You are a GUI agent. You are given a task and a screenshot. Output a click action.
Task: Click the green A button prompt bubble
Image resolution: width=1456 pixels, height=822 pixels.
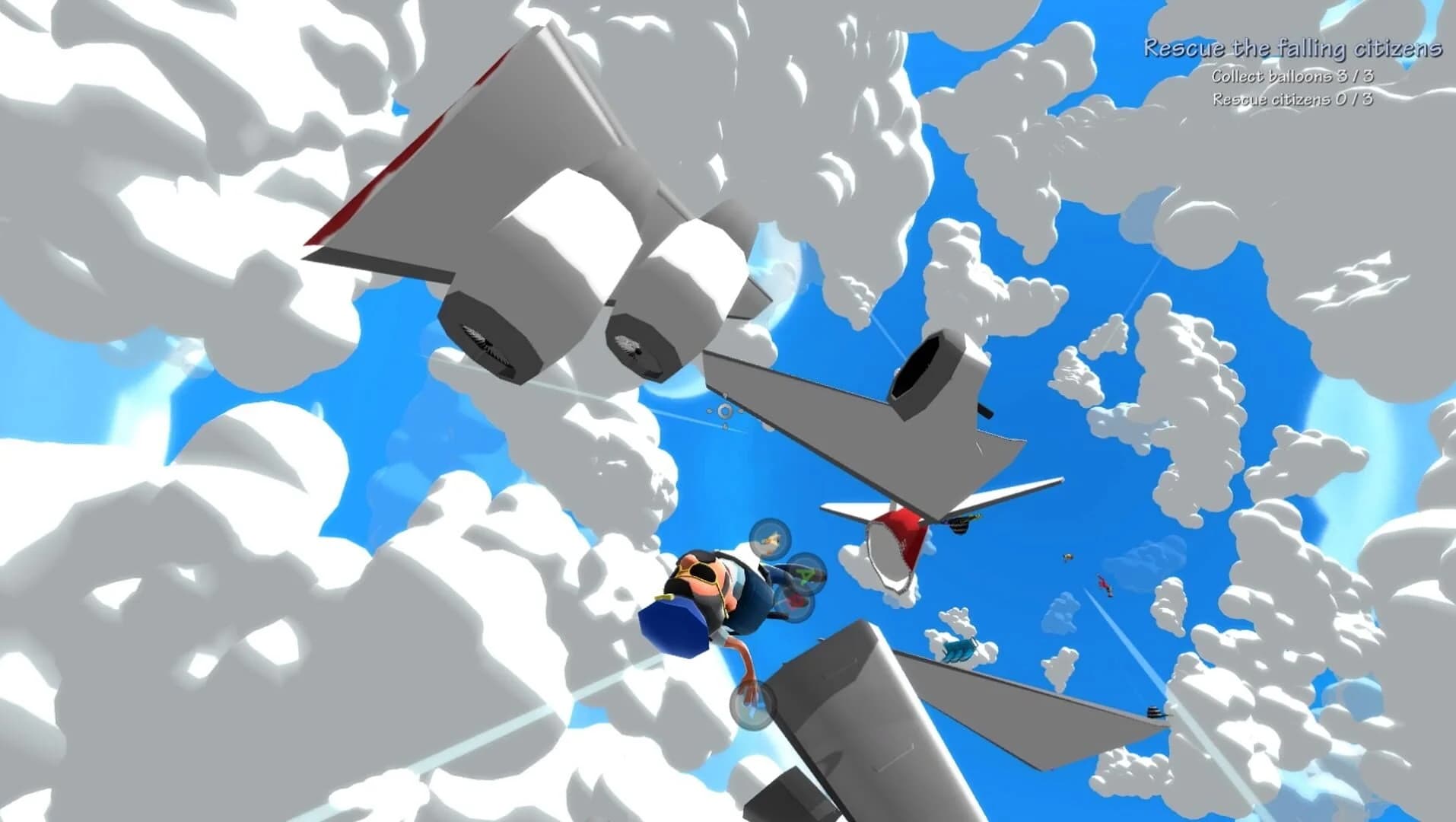(804, 575)
